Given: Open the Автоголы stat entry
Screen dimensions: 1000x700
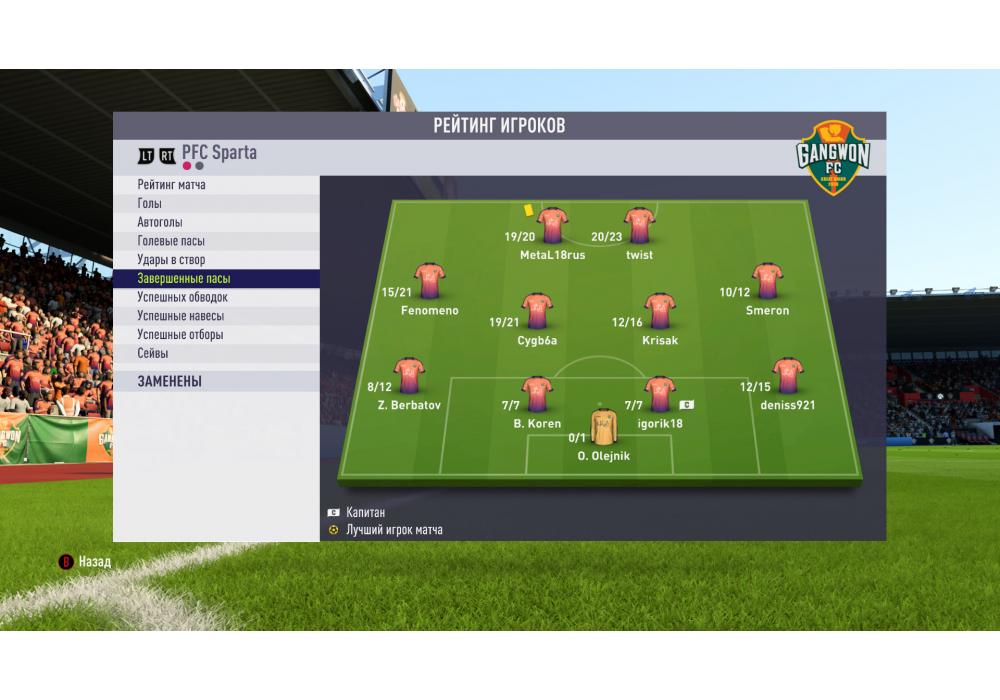Looking at the screenshot, I should (160, 222).
